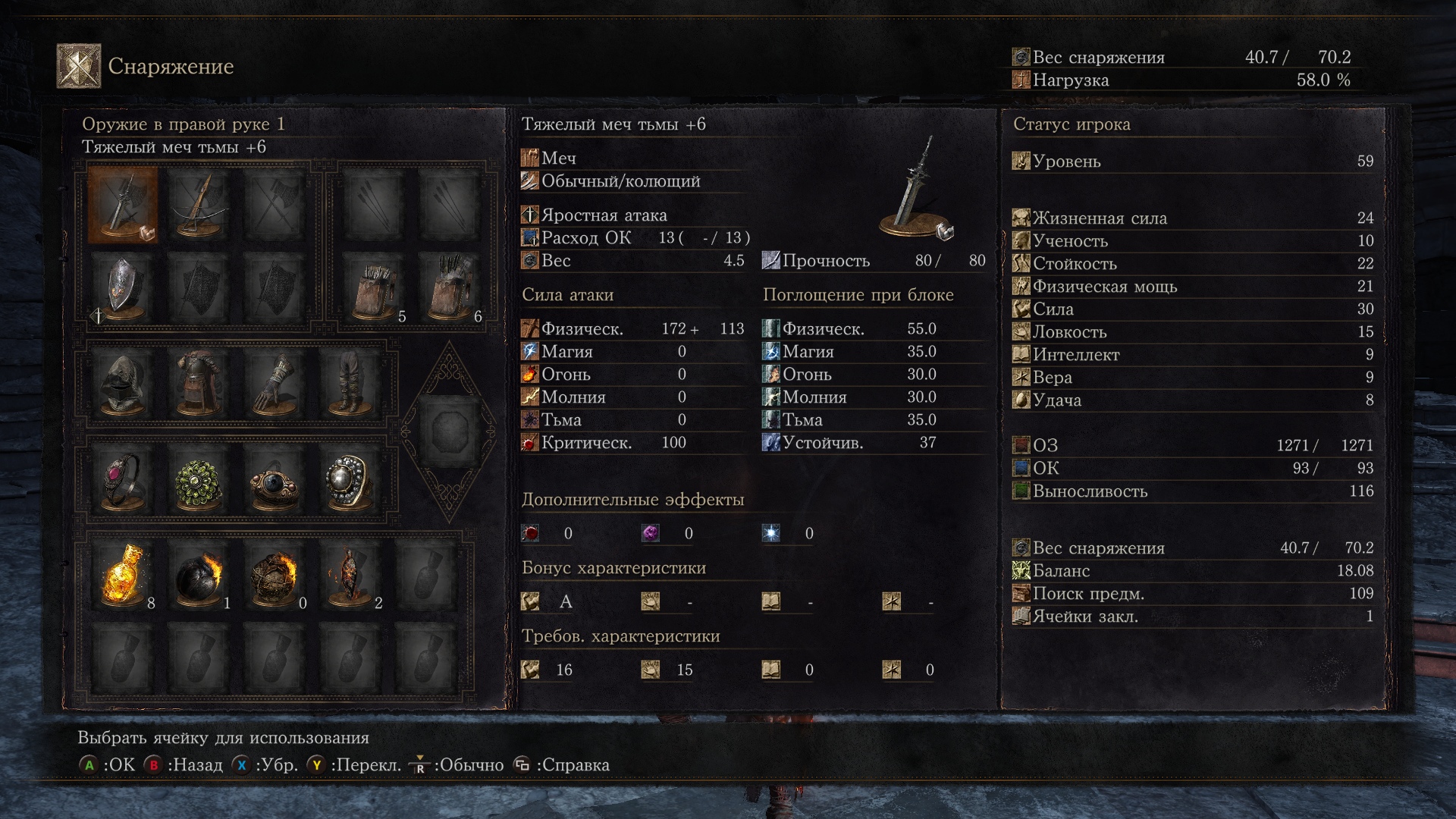This screenshot has height=819, width=1456.
Task: Select the equipped Dark Sword weapon slot
Action: 123,205
